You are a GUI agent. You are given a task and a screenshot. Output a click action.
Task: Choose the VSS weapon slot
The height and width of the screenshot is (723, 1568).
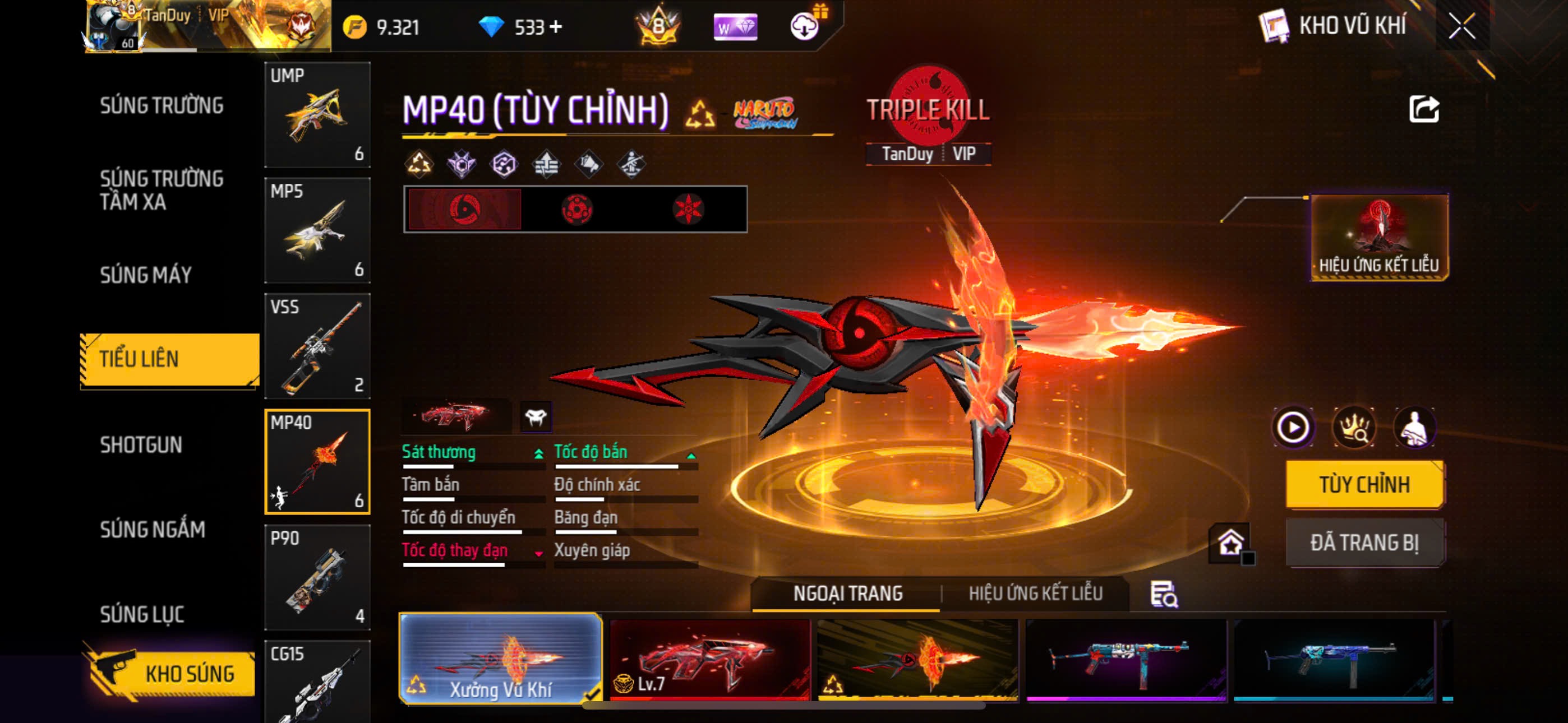click(x=317, y=346)
